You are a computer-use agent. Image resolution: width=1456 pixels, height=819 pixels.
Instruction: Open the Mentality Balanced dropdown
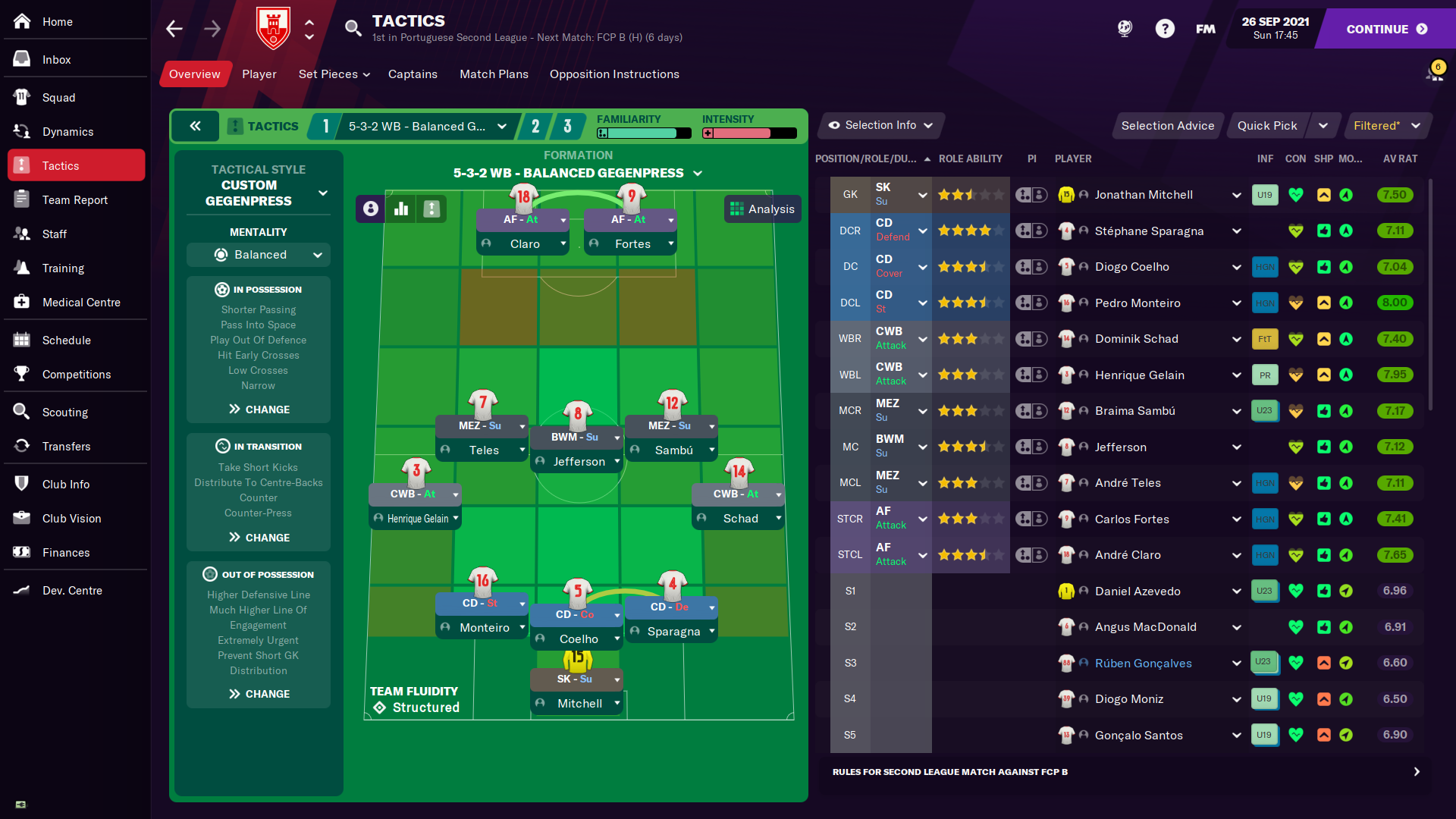[259, 255]
